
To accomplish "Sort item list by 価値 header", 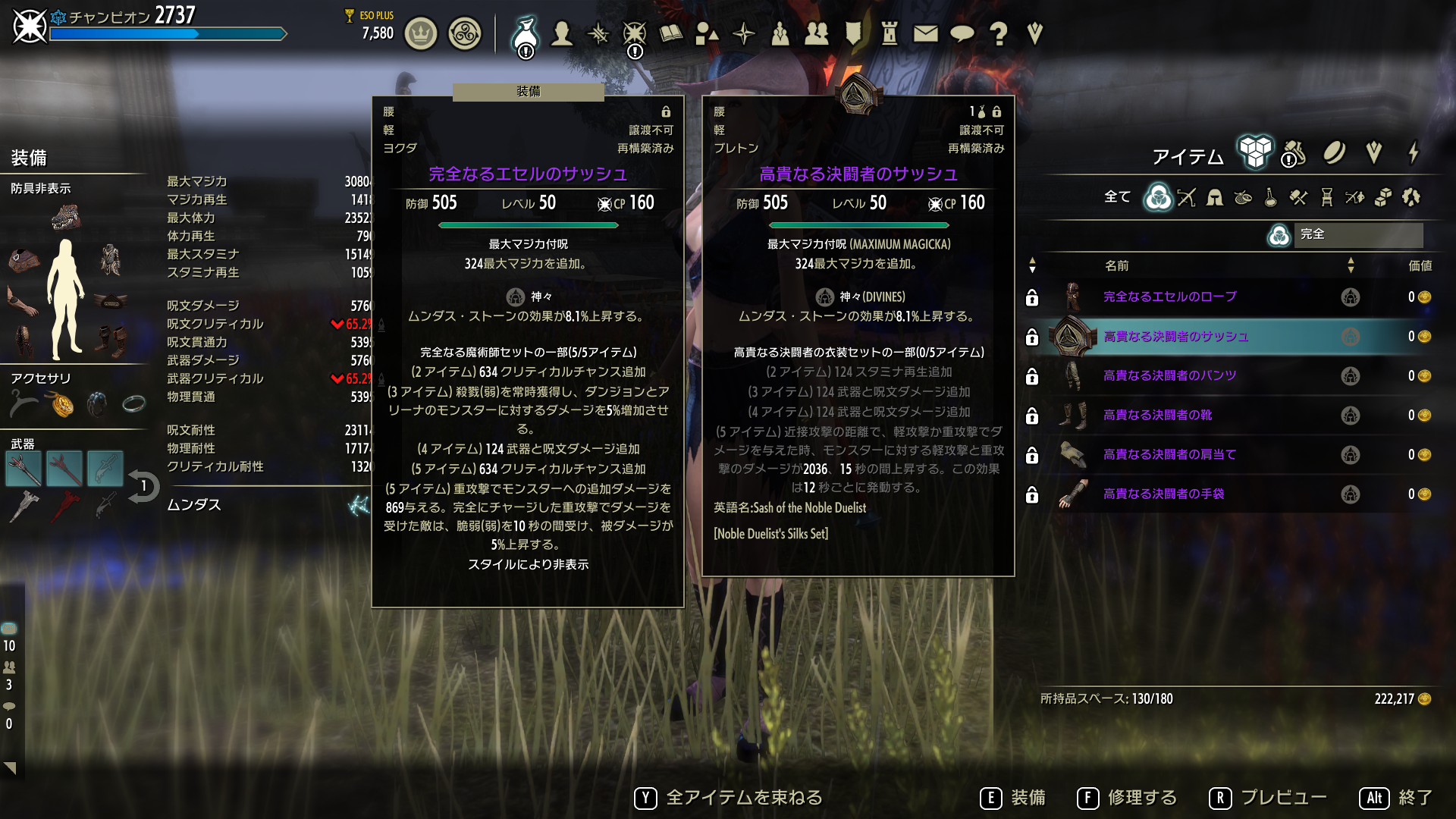I will coord(1420,265).
